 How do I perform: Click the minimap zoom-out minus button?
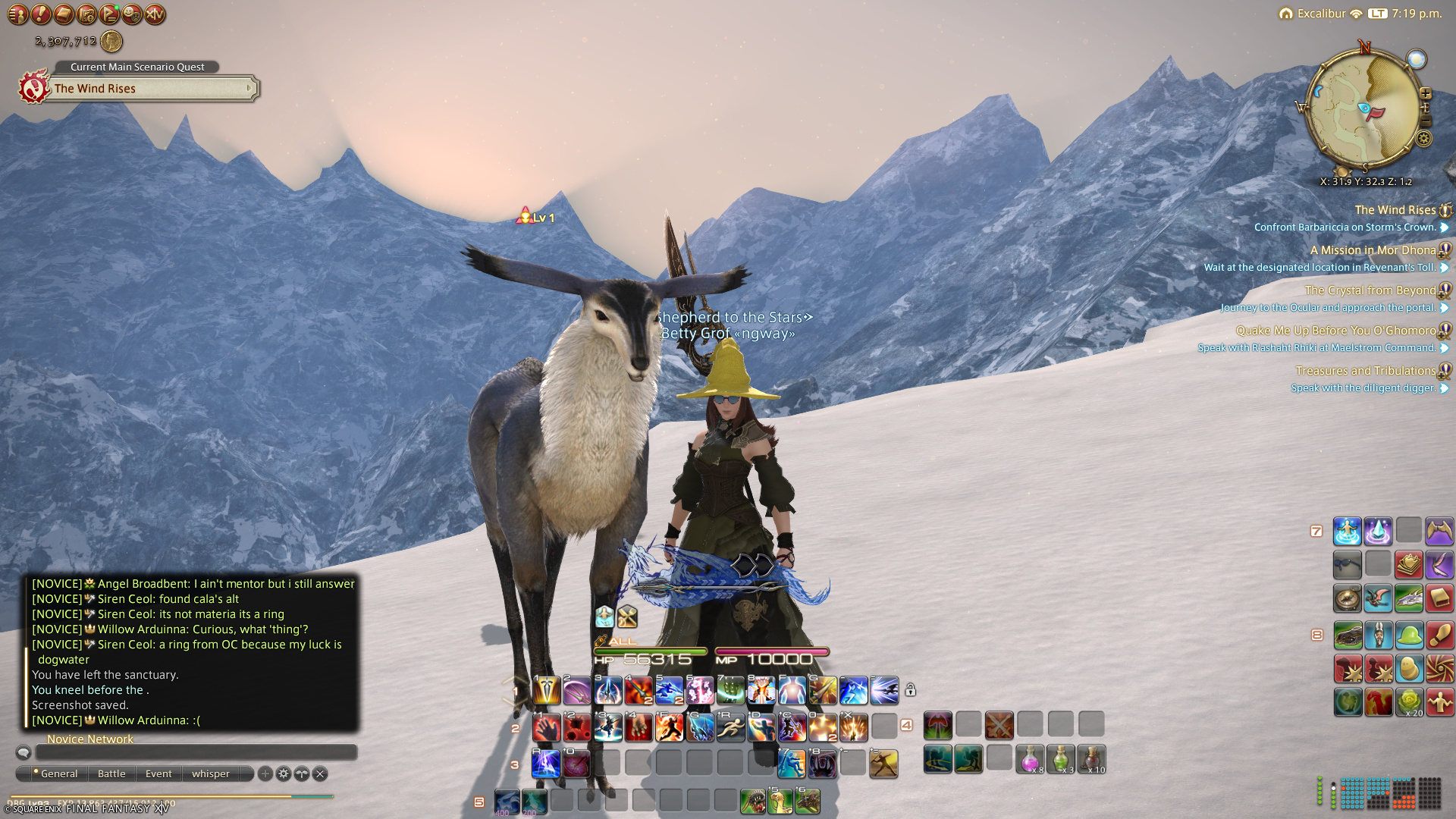[1426, 121]
